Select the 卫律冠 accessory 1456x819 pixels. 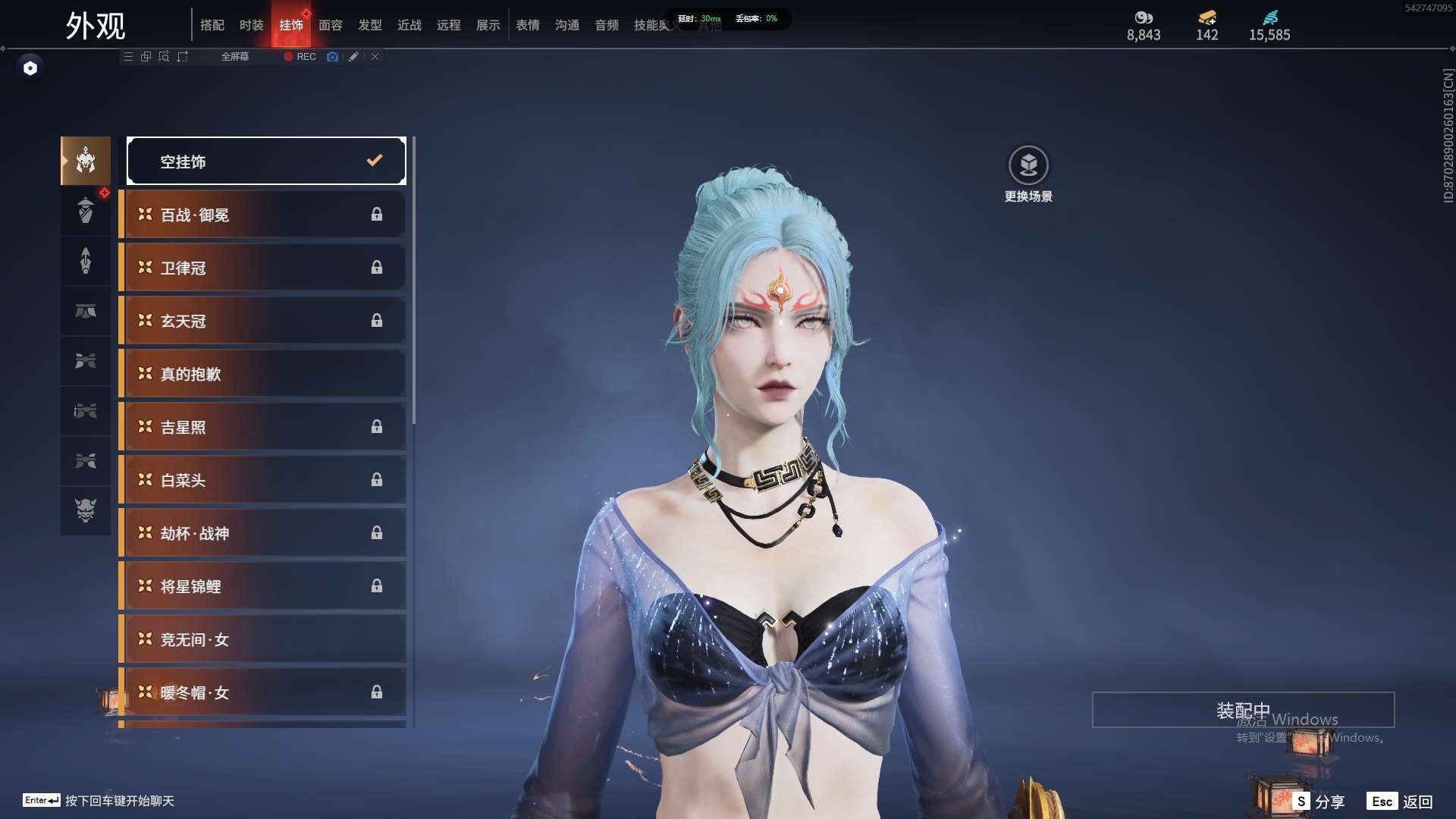[262, 268]
